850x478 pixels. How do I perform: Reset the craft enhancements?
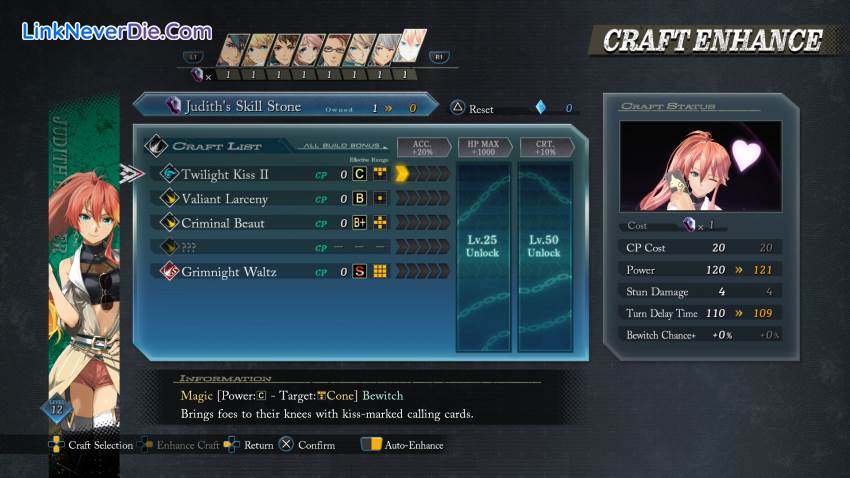pos(473,108)
